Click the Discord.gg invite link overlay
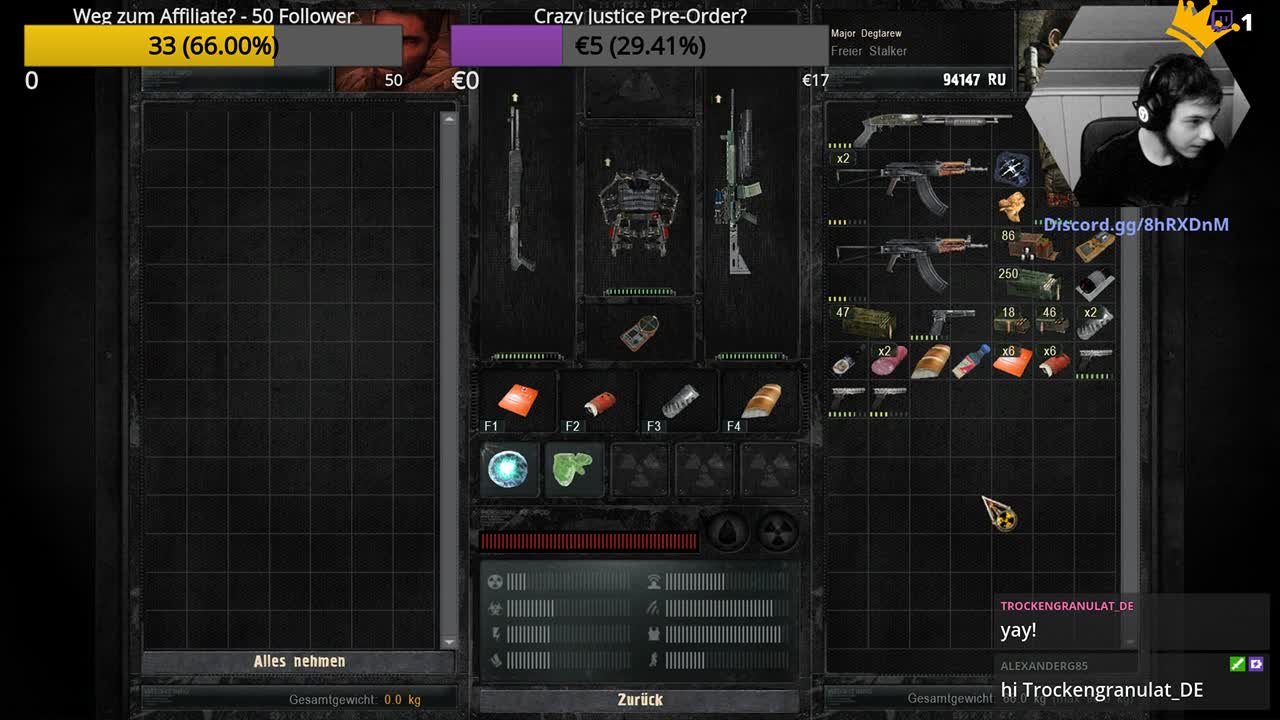The image size is (1280, 720). coord(1136,225)
